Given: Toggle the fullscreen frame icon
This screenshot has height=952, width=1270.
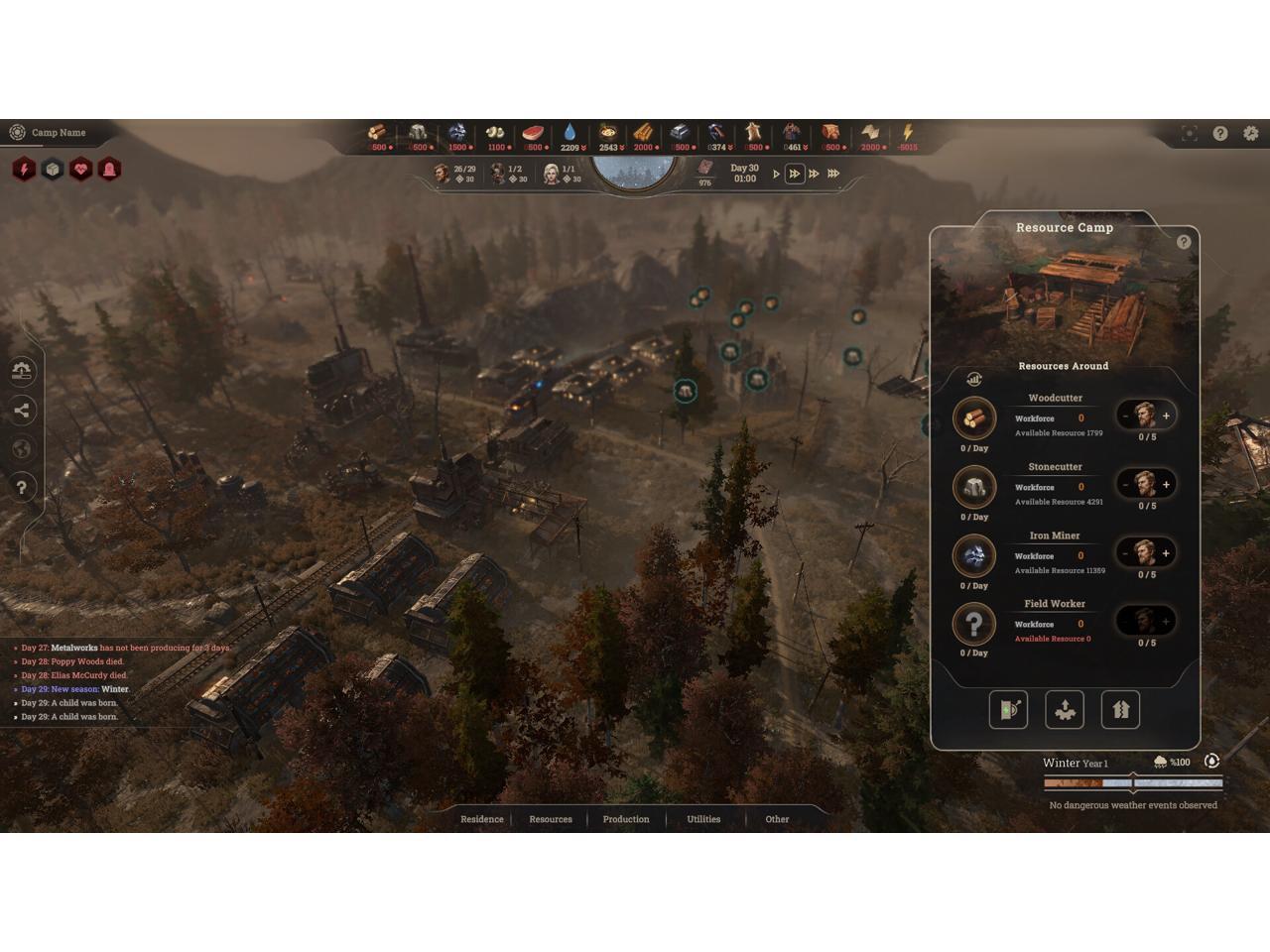Looking at the screenshot, I should point(1190,133).
